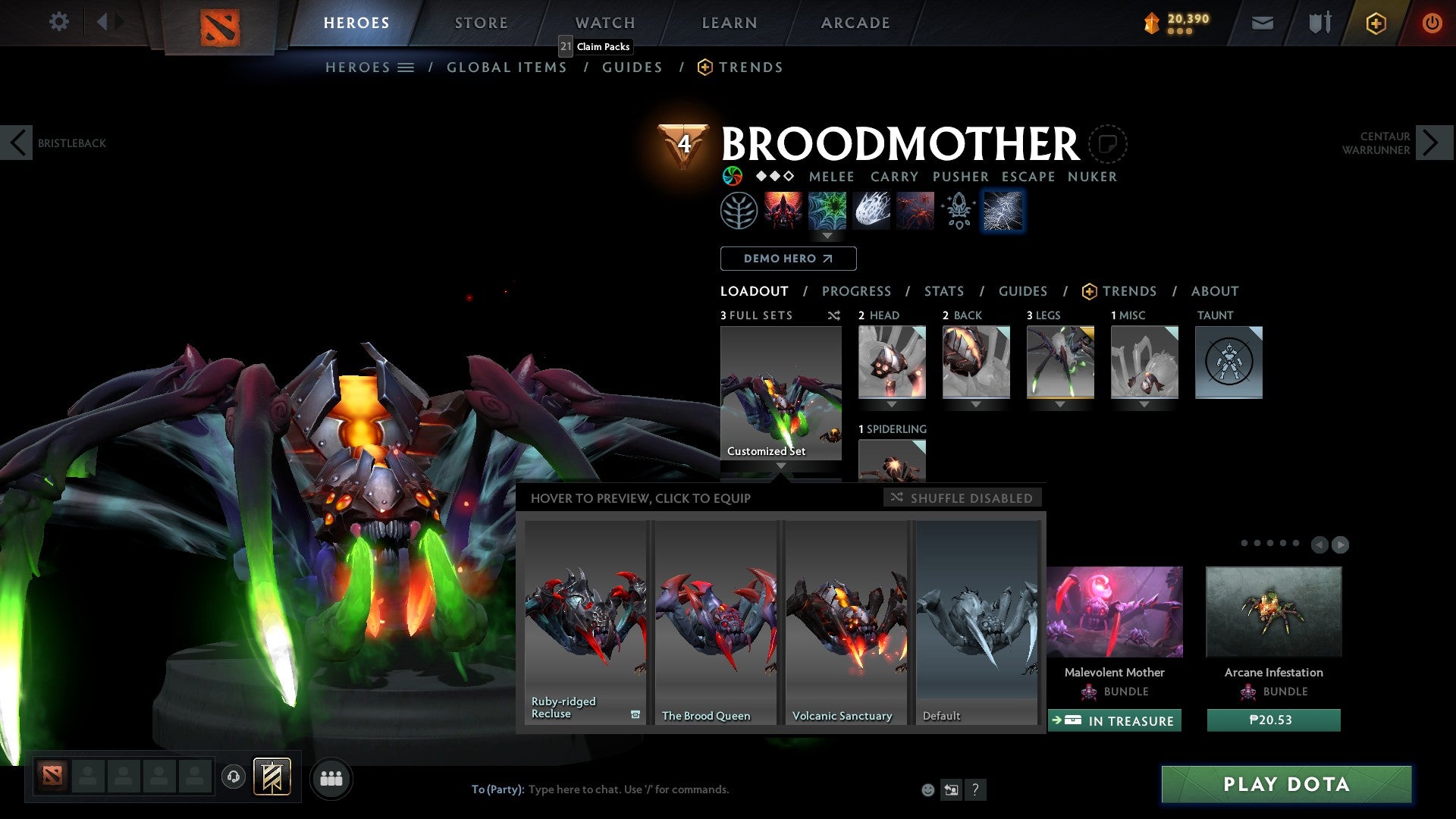Screen dimensions: 1456x819
Task: Switch to the STATS tab
Action: click(944, 291)
